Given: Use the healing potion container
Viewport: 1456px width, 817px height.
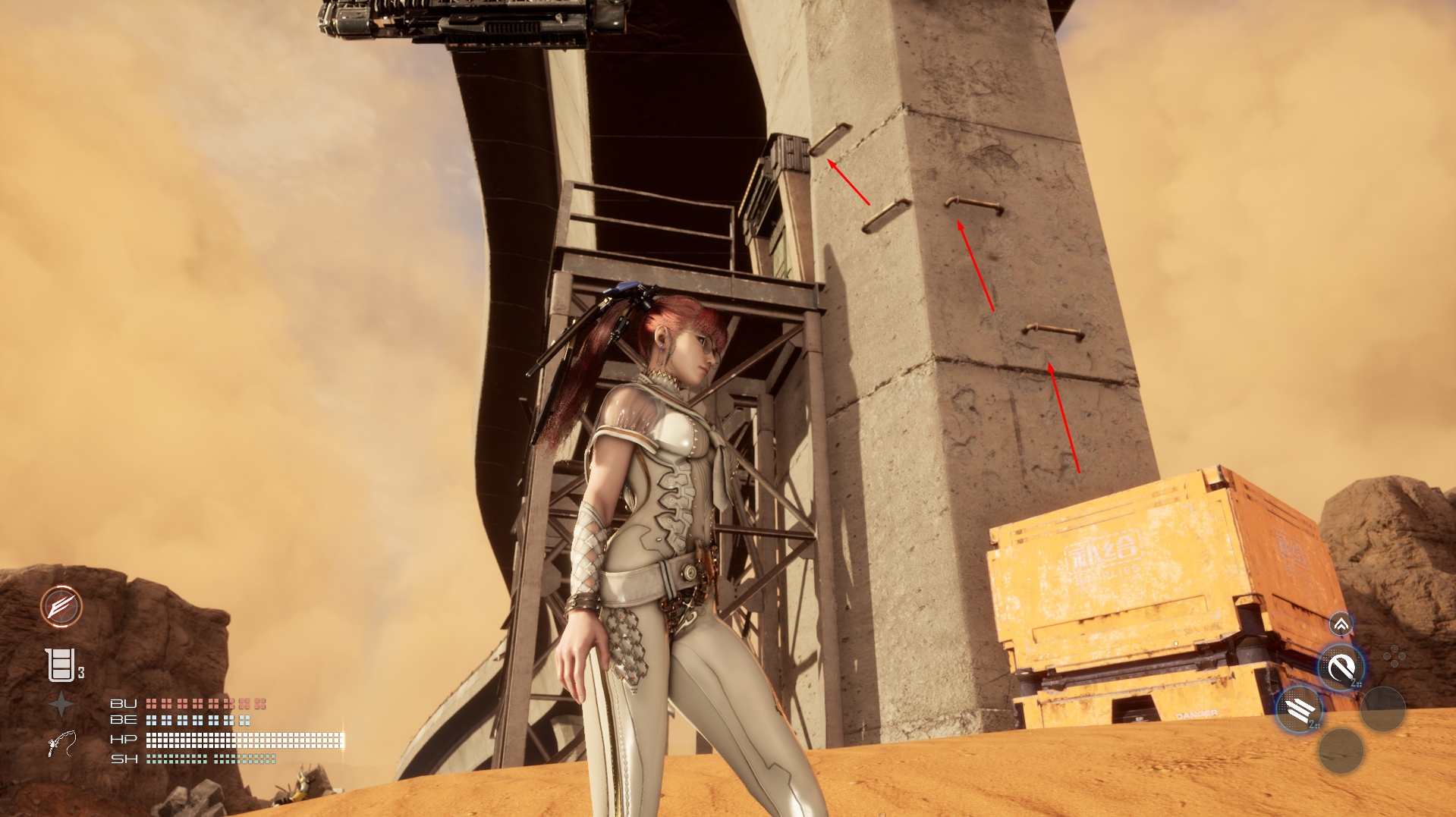Looking at the screenshot, I should click(61, 665).
